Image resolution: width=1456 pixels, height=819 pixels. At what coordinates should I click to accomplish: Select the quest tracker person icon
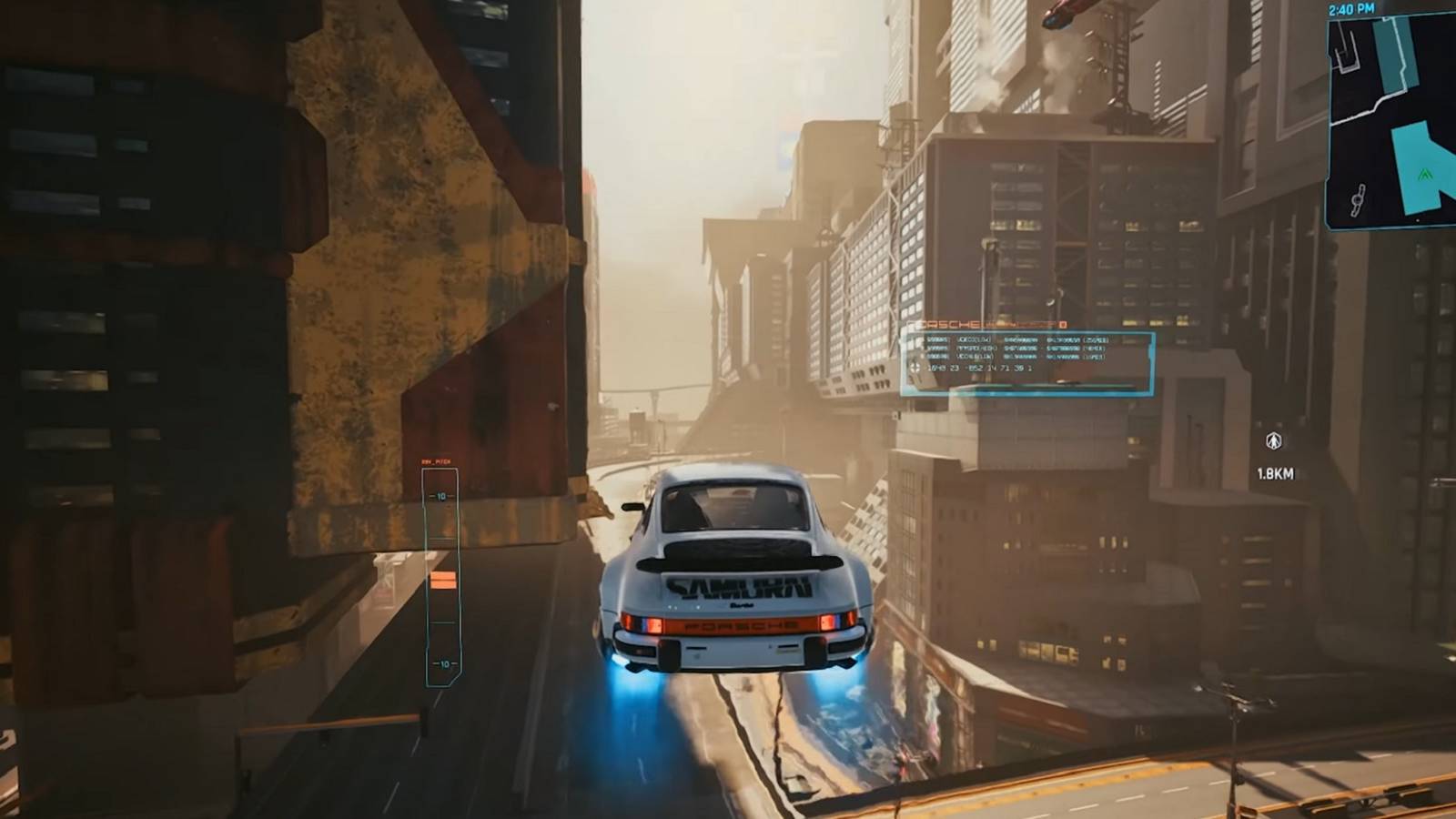point(1274,440)
